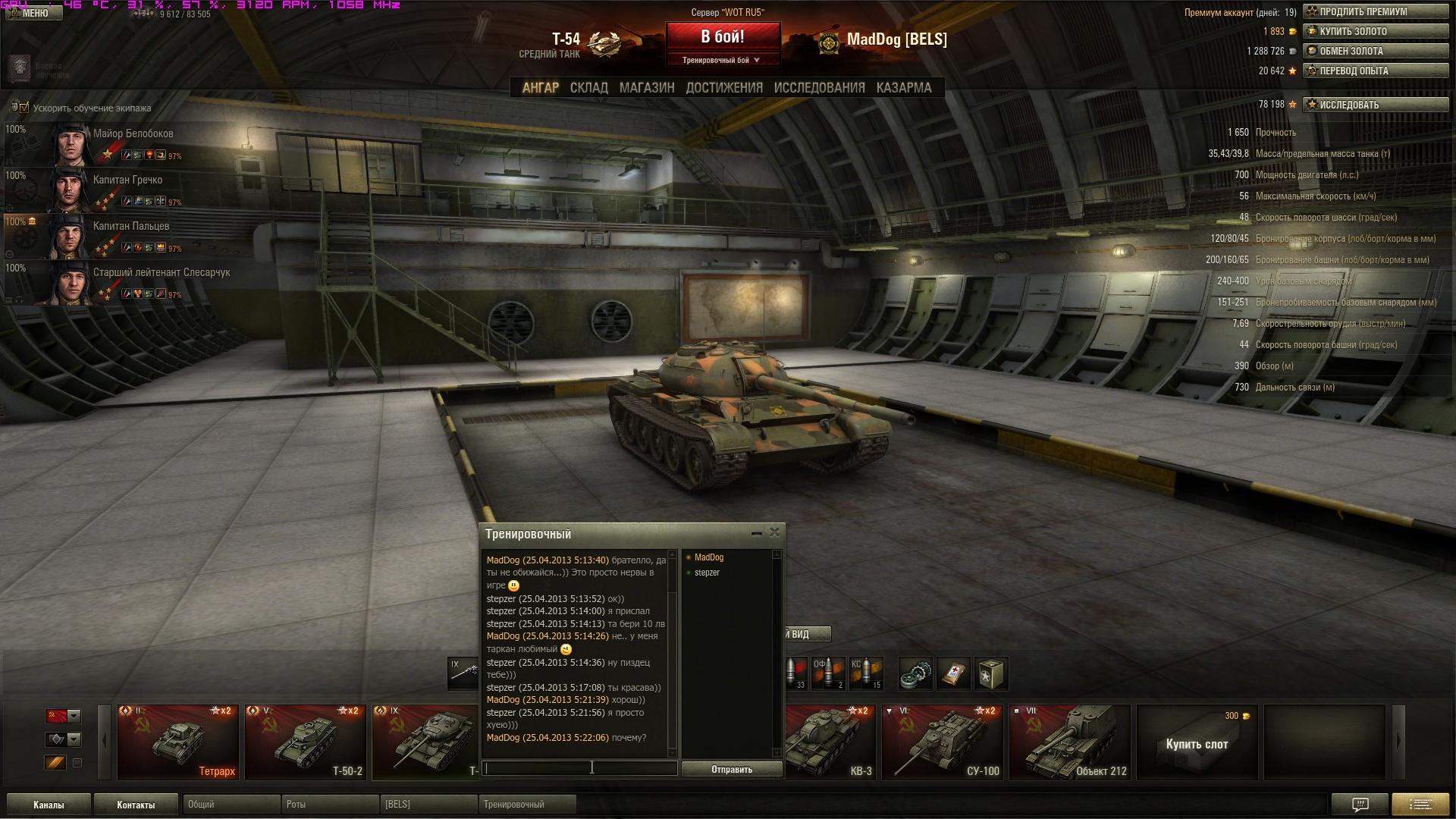
Task: Open ОБМЕН ЗОЛОТА
Action: click(1375, 52)
